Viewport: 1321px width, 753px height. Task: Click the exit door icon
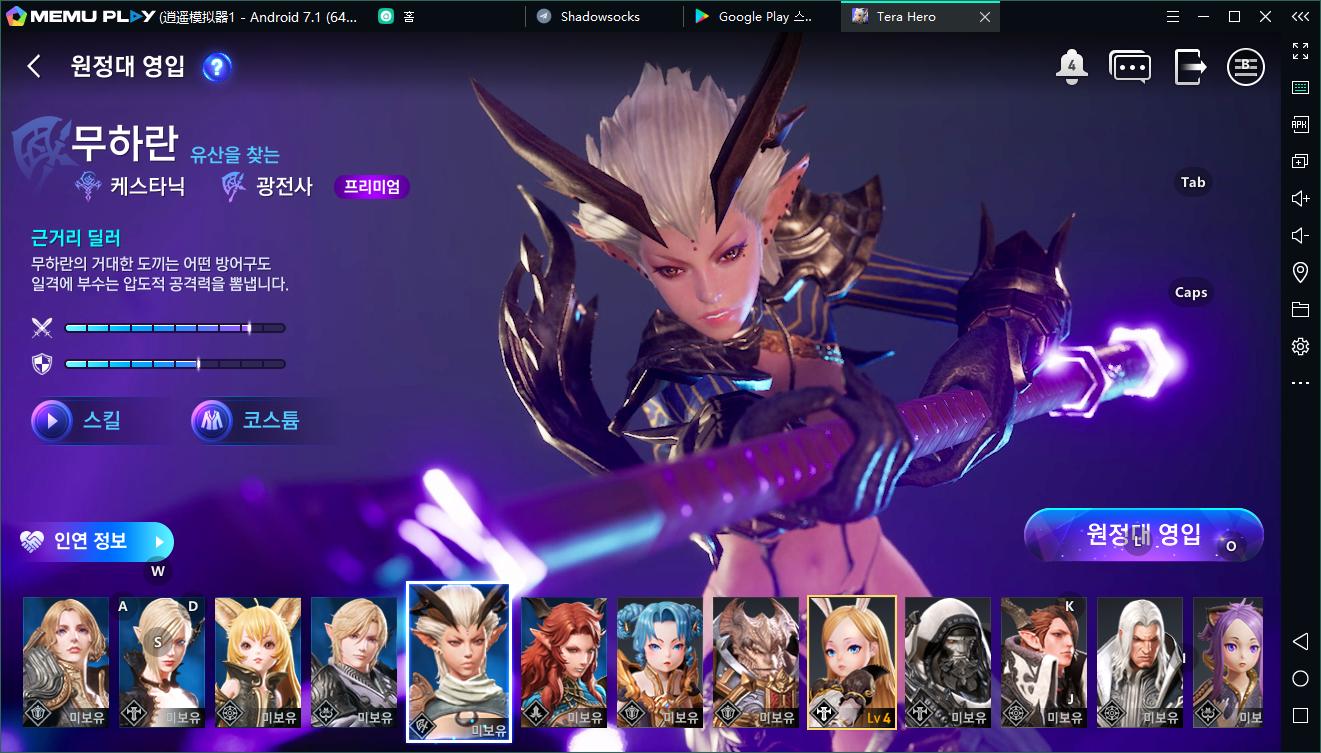(x=1189, y=67)
